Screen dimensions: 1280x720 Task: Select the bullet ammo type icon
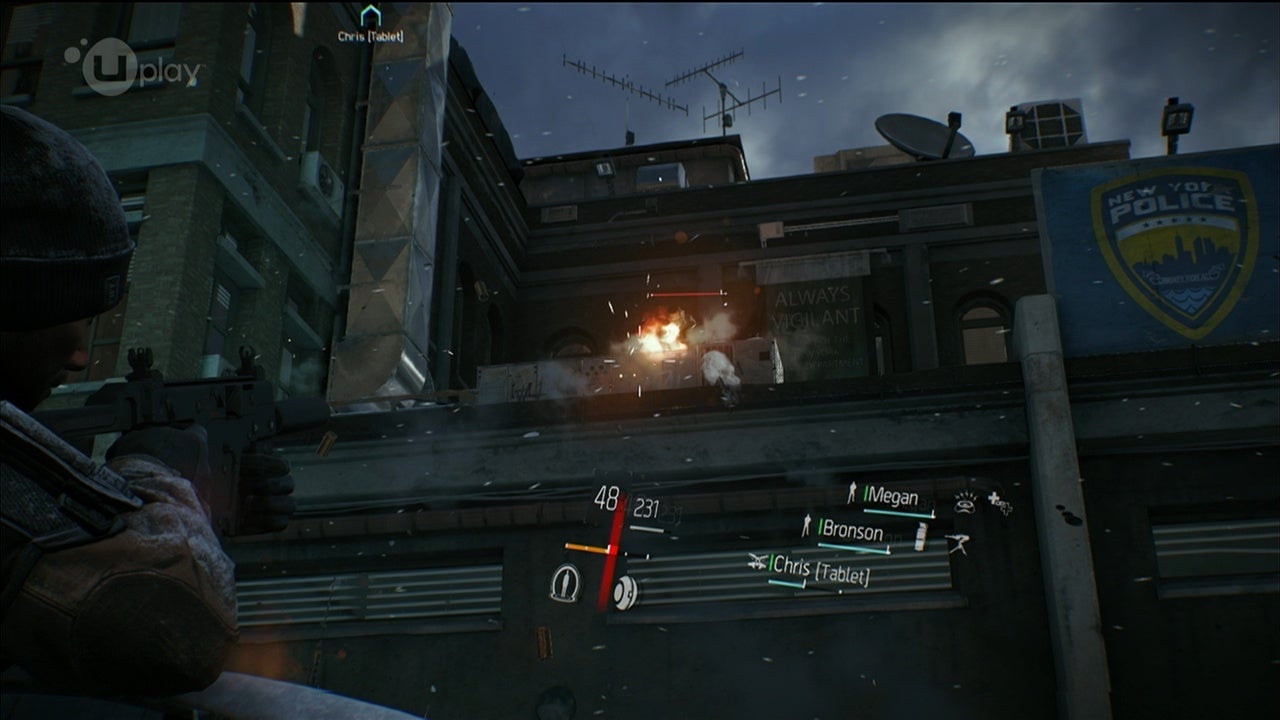pos(565,582)
